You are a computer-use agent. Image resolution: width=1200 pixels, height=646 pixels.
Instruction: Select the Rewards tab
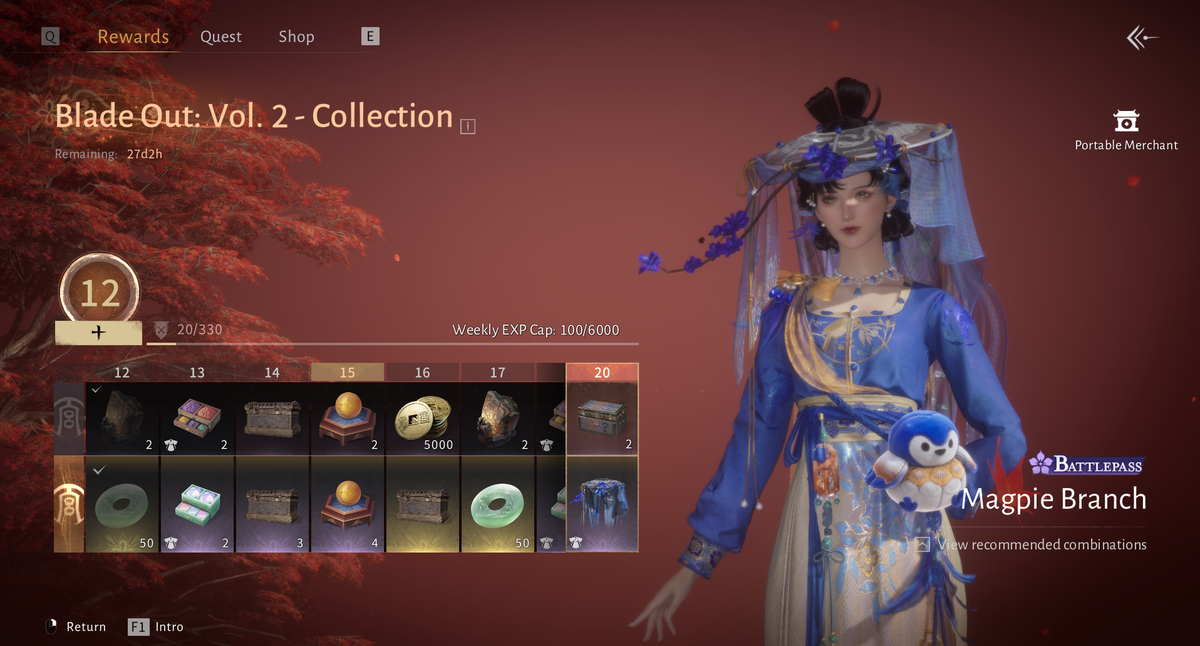click(x=133, y=37)
